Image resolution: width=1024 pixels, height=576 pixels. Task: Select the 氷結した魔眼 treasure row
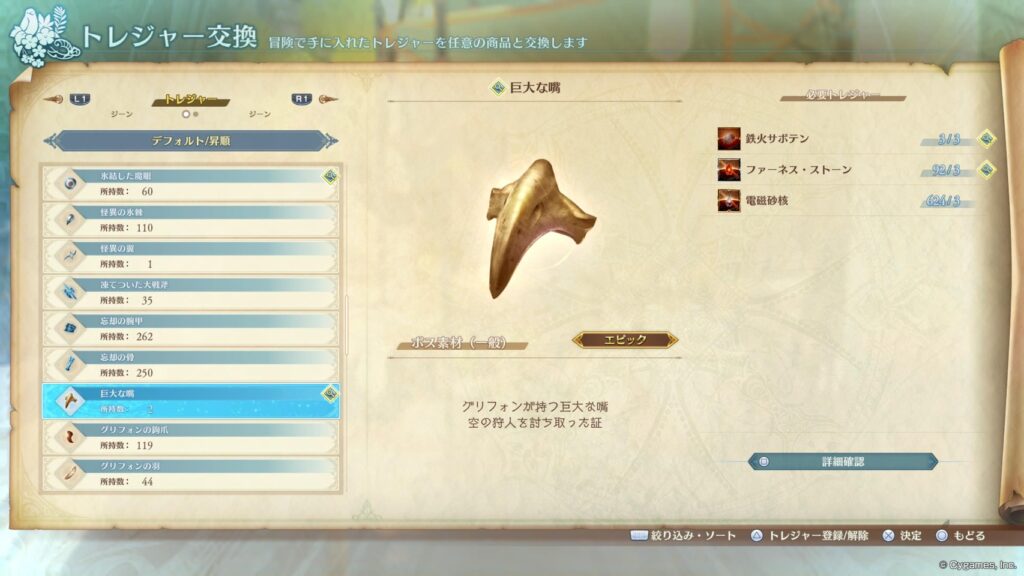pyautogui.click(x=190, y=183)
